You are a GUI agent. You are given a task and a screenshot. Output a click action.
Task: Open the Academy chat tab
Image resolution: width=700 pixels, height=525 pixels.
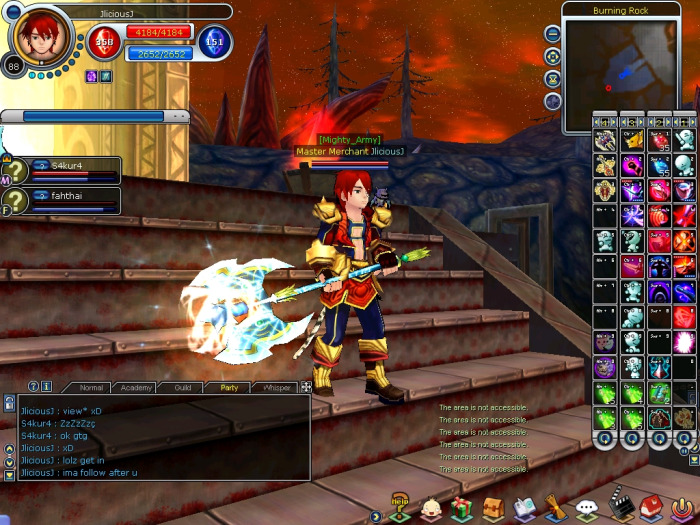[136, 387]
